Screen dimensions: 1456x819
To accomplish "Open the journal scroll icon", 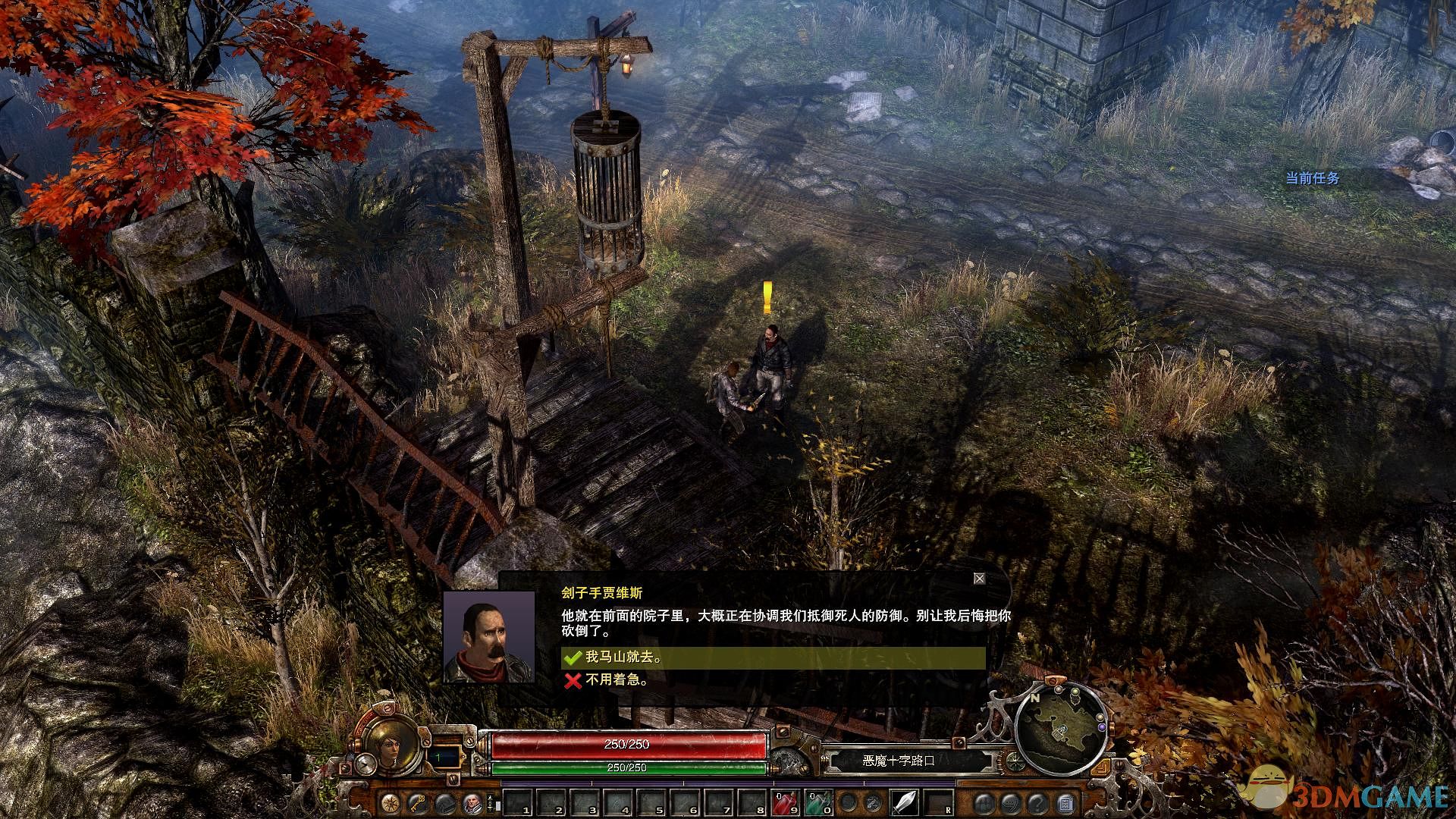I will pyautogui.click(x=1065, y=802).
